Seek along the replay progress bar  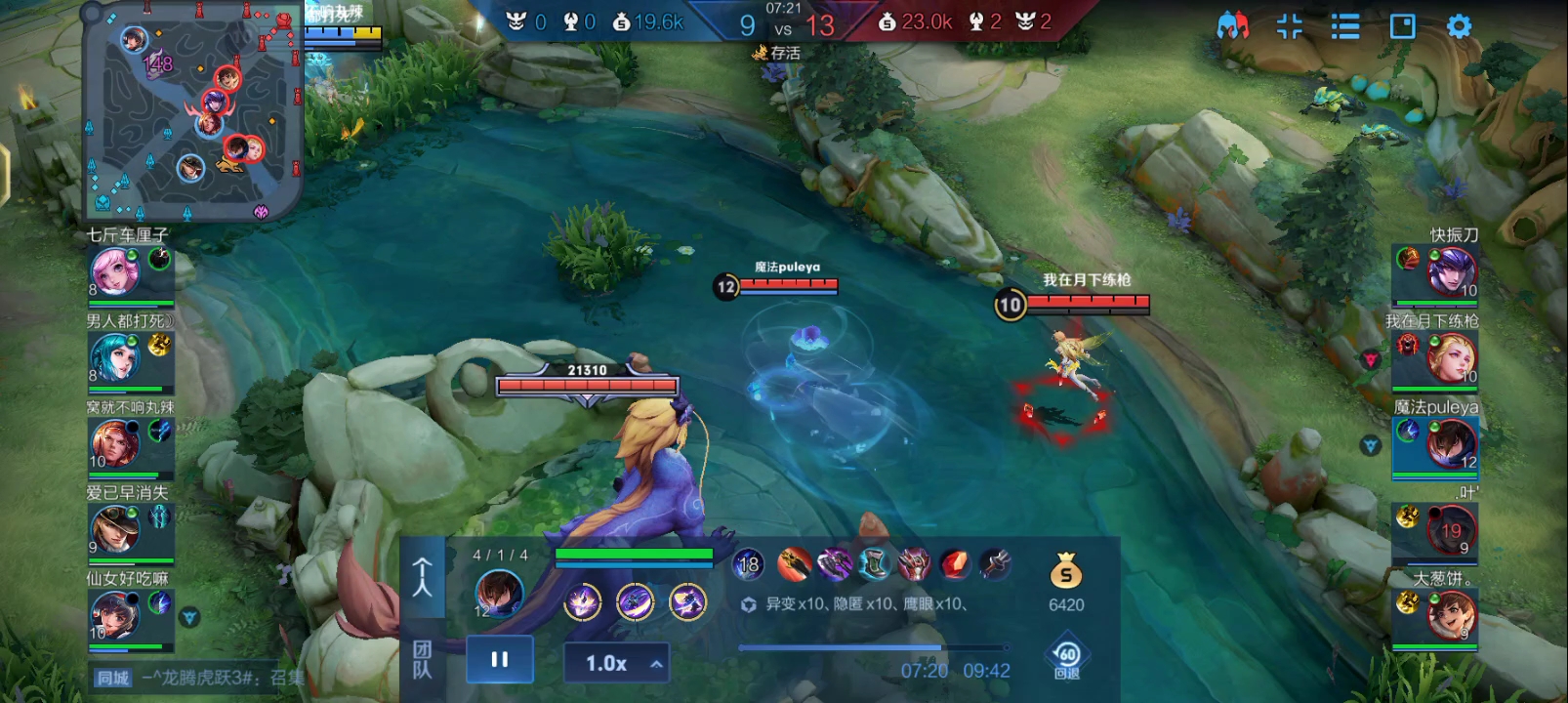pos(873,647)
